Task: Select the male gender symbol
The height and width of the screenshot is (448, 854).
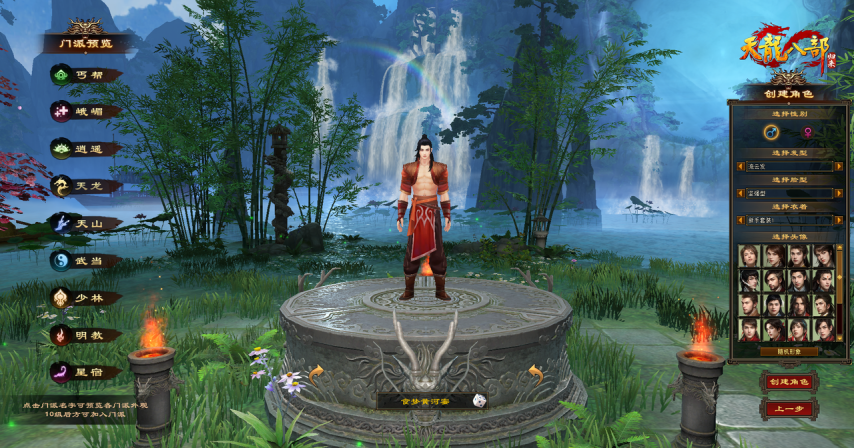Action: (x=771, y=131)
